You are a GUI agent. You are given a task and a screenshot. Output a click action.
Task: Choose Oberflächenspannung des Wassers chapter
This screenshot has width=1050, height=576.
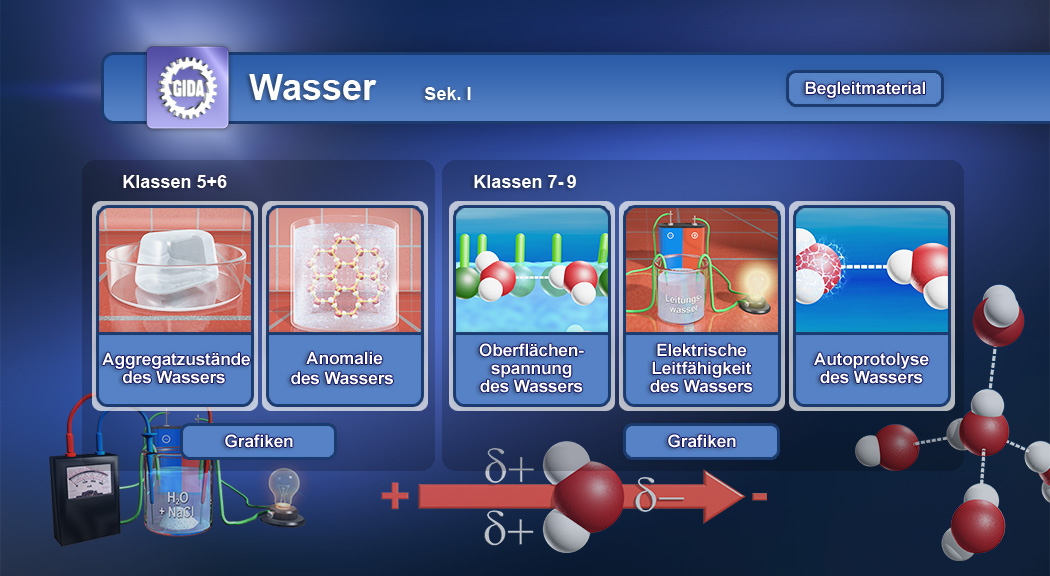[x=531, y=305]
